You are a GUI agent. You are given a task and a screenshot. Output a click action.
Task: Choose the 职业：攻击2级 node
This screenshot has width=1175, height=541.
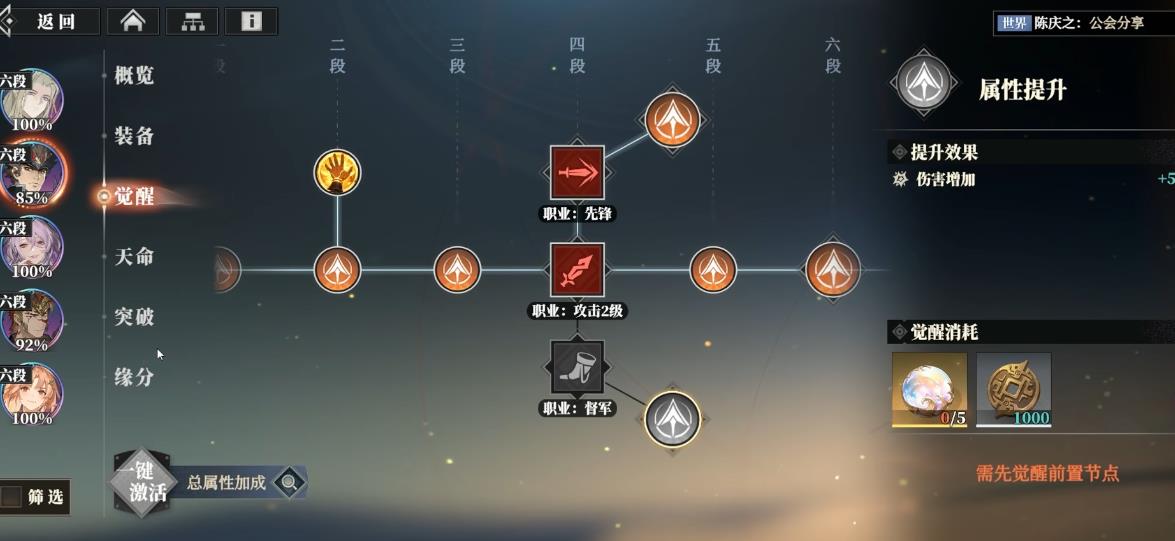coord(577,270)
